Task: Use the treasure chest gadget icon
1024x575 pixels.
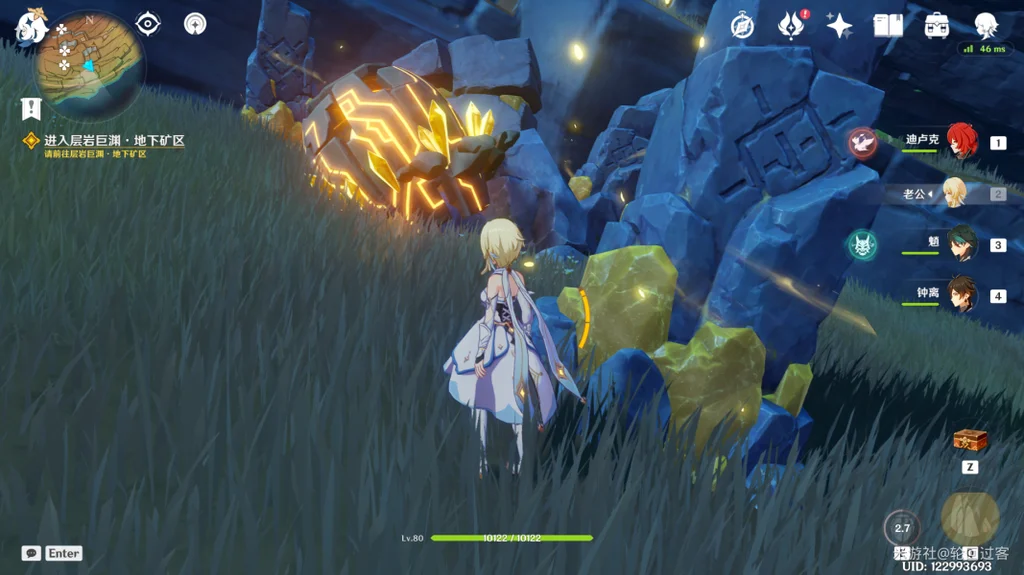Action: point(970,440)
